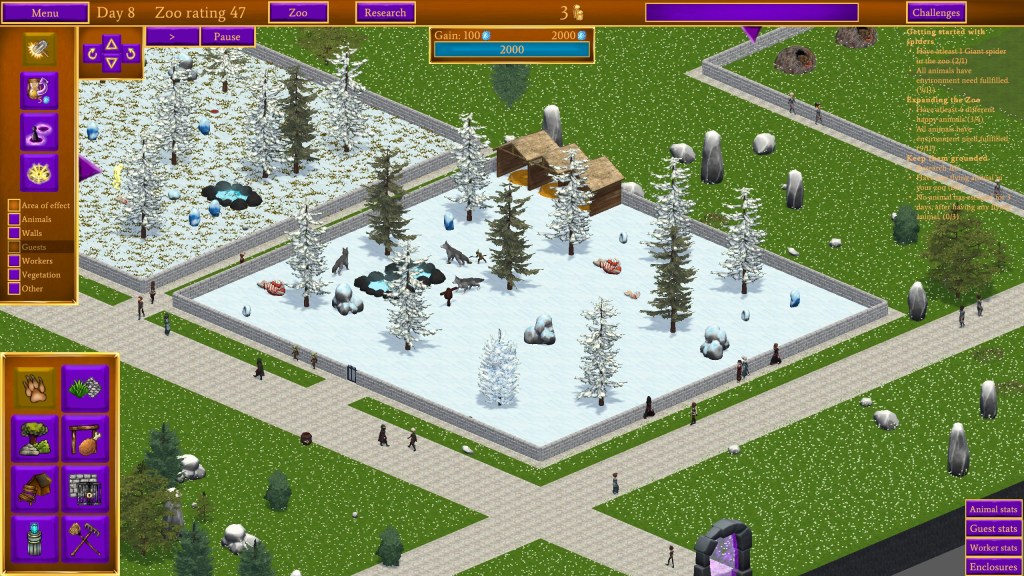The width and height of the screenshot is (1024, 576).
Task: Choose the tree and rocks decoration category
Action: [x=35, y=438]
